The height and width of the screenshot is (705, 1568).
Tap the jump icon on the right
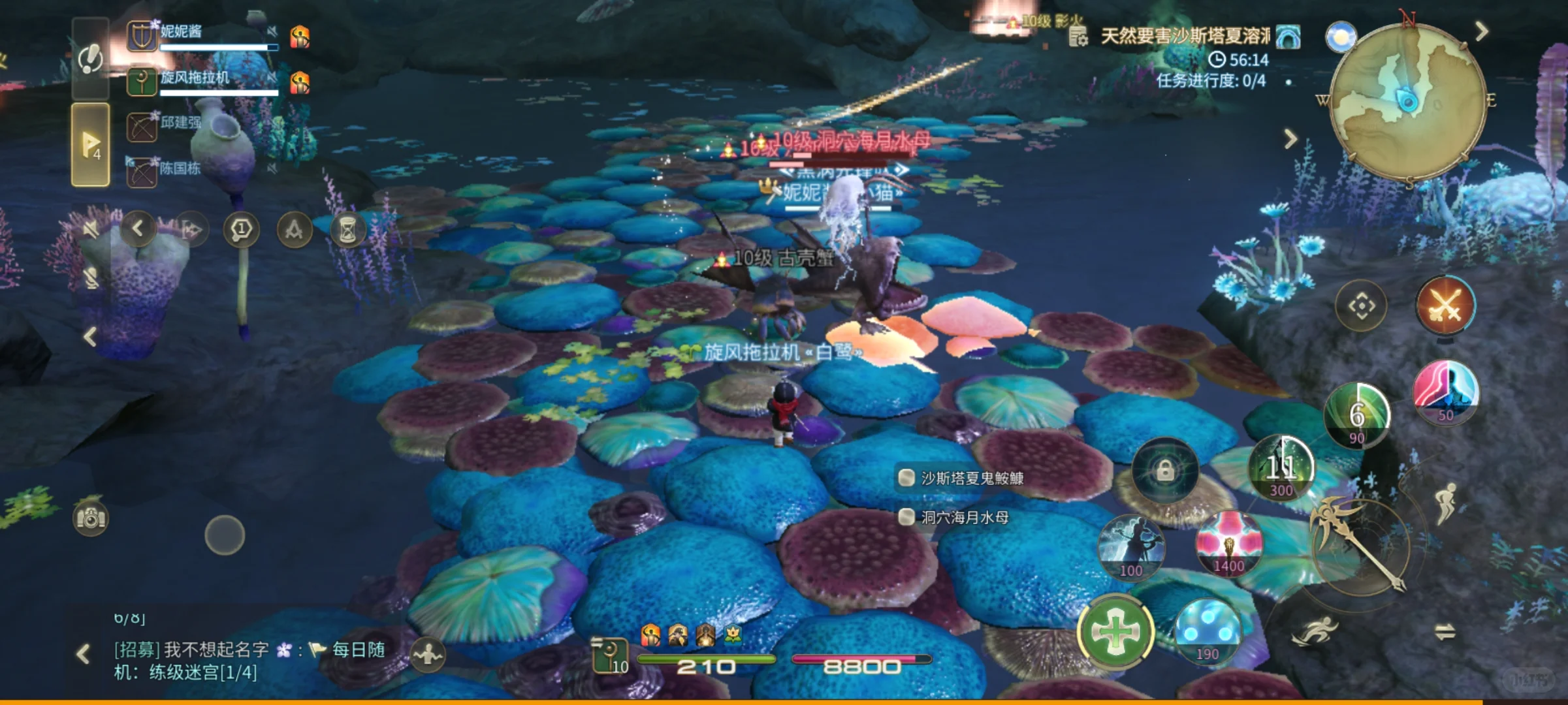click(x=1447, y=502)
